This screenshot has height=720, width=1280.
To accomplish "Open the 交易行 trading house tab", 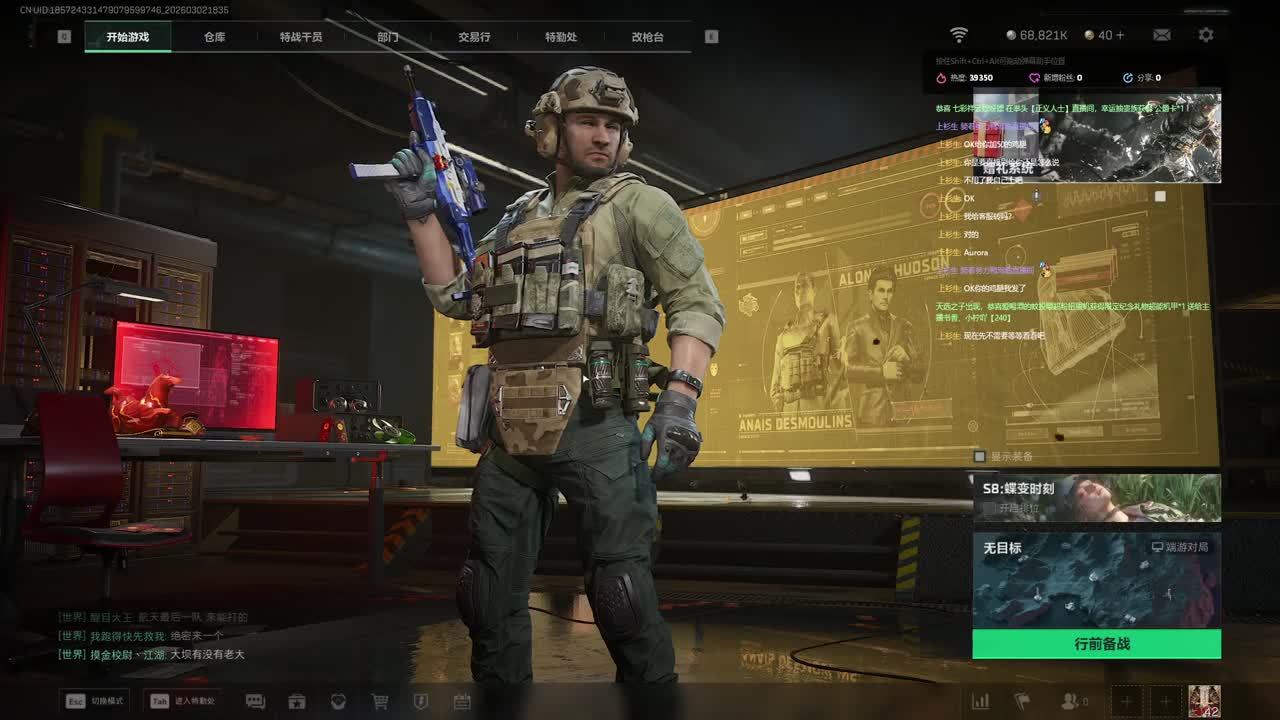I will tap(474, 37).
